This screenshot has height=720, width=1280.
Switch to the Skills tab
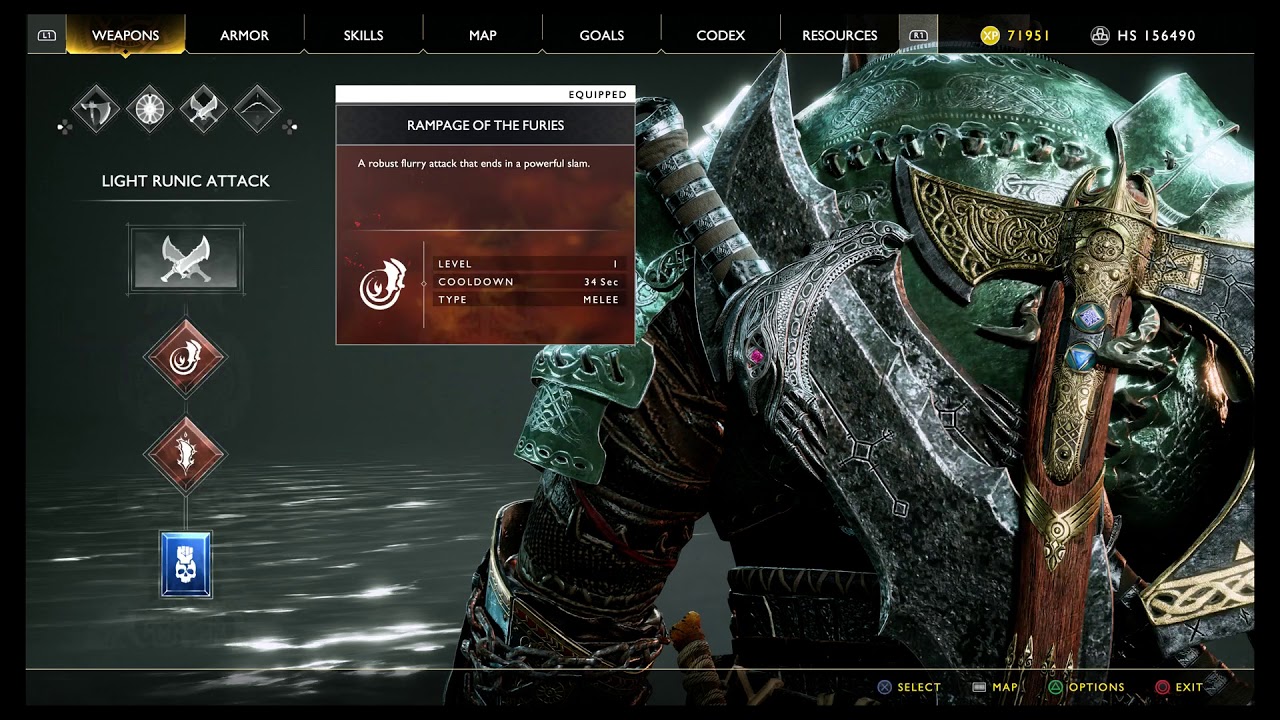point(363,35)
